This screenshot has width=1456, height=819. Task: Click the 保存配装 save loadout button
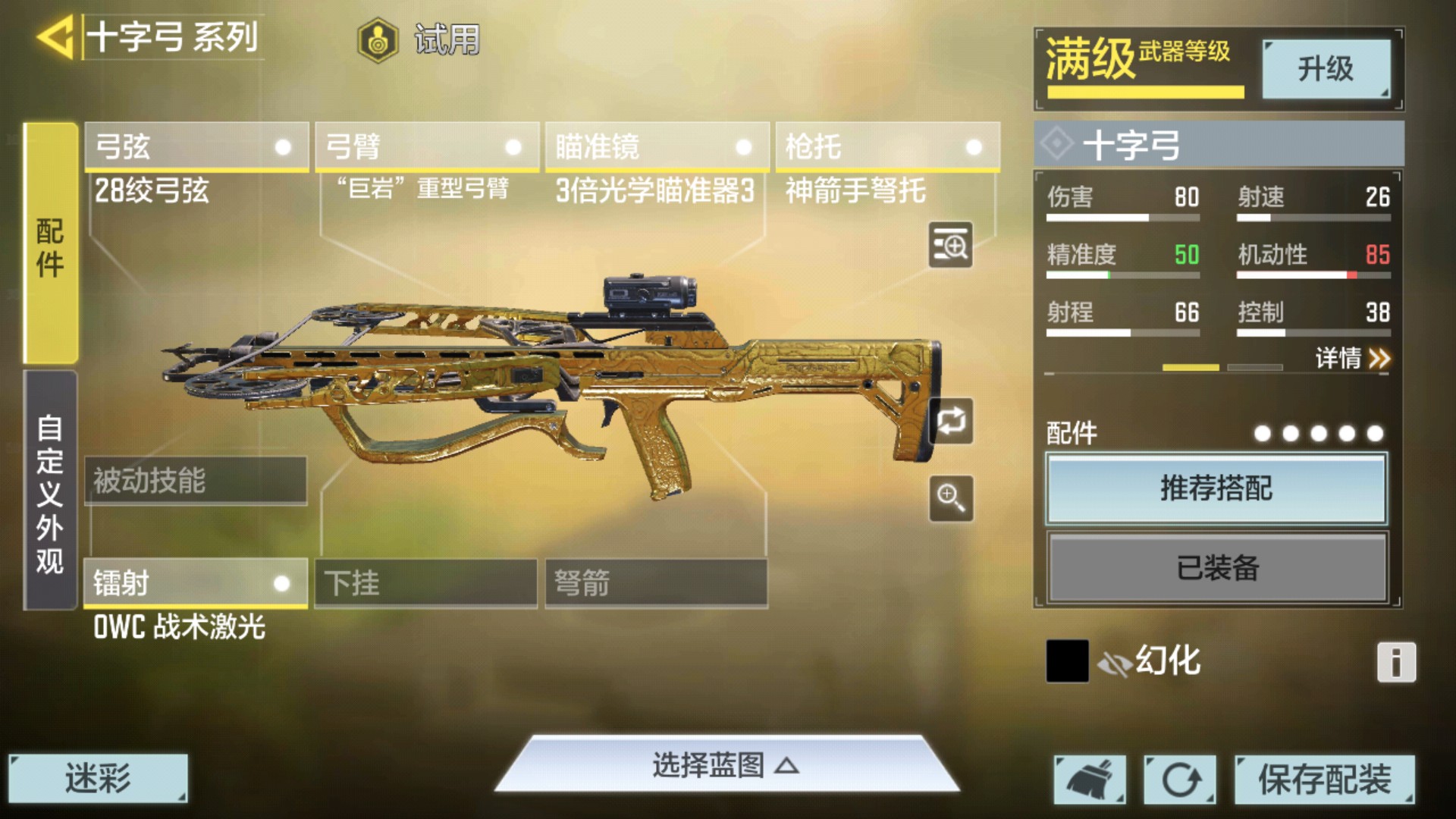click(1324, 780)
